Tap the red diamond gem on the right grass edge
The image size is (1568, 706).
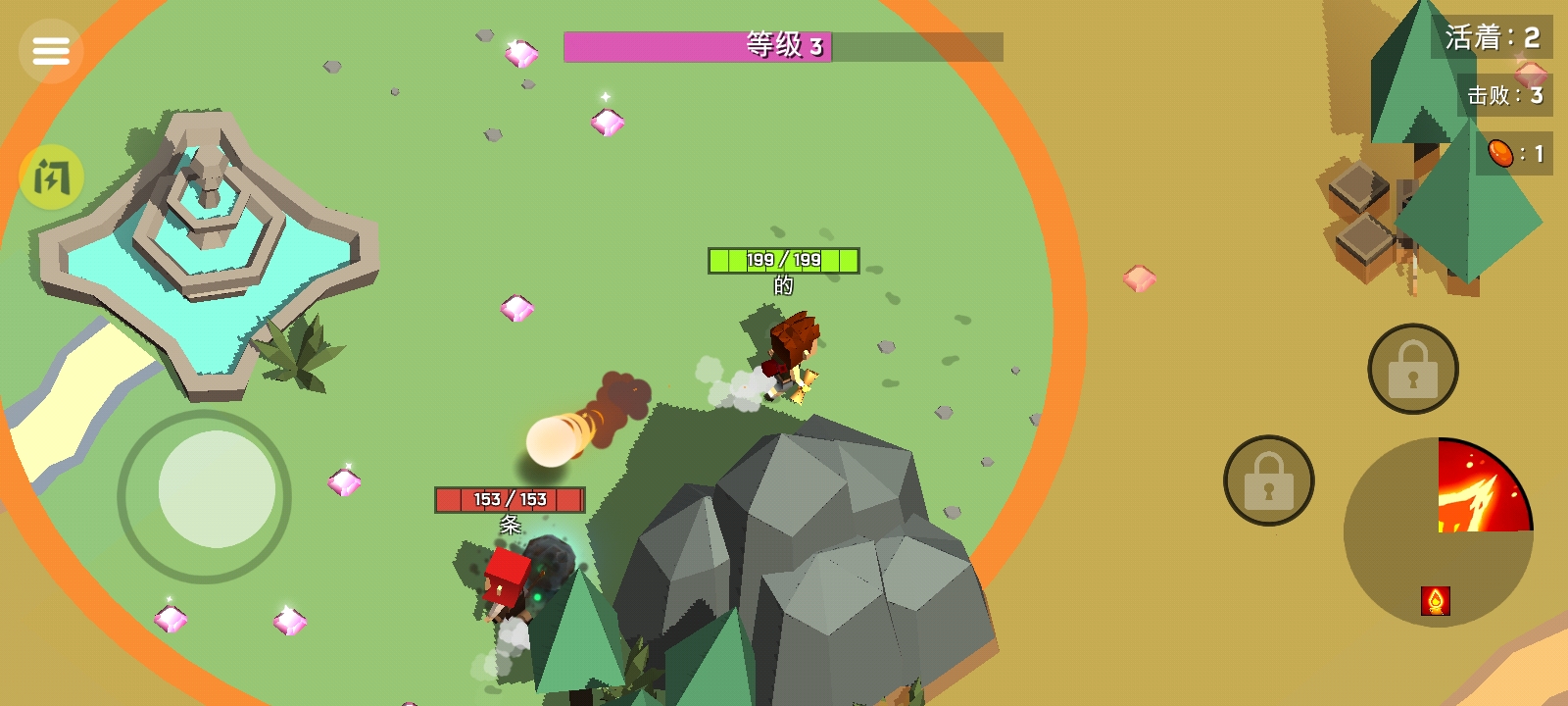(x=1139, y=277)
